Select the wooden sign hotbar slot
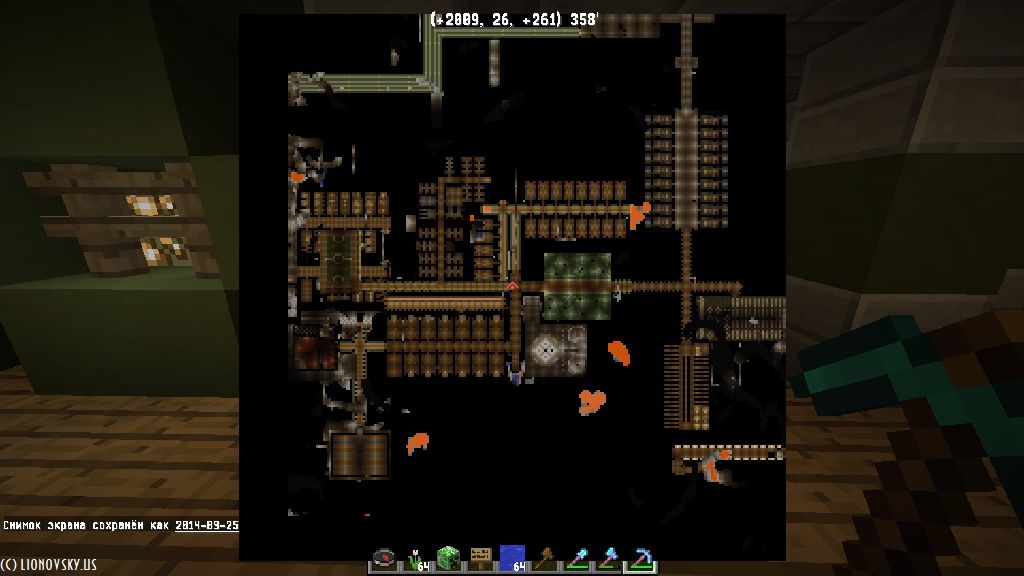The width and height of the screenshot is (1024, 576). [x=480, y=559]
